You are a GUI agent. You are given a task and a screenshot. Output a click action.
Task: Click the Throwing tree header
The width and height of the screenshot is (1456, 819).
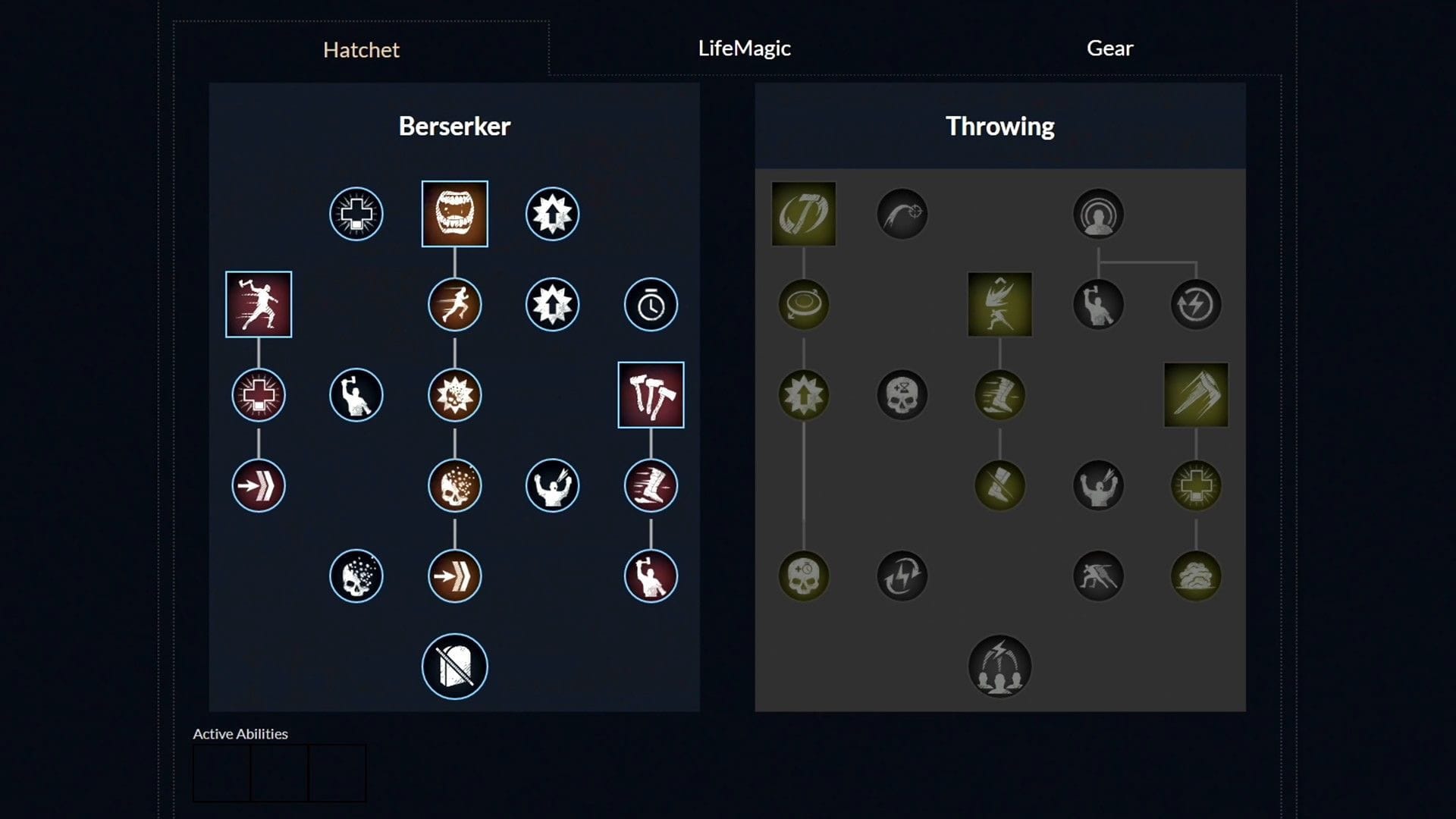[x=999, y=126]
